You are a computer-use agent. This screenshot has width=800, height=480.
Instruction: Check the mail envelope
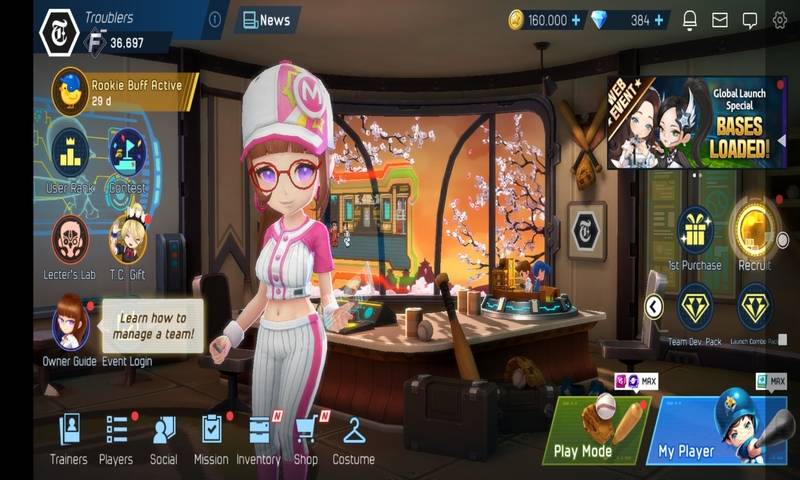[719, 20]
